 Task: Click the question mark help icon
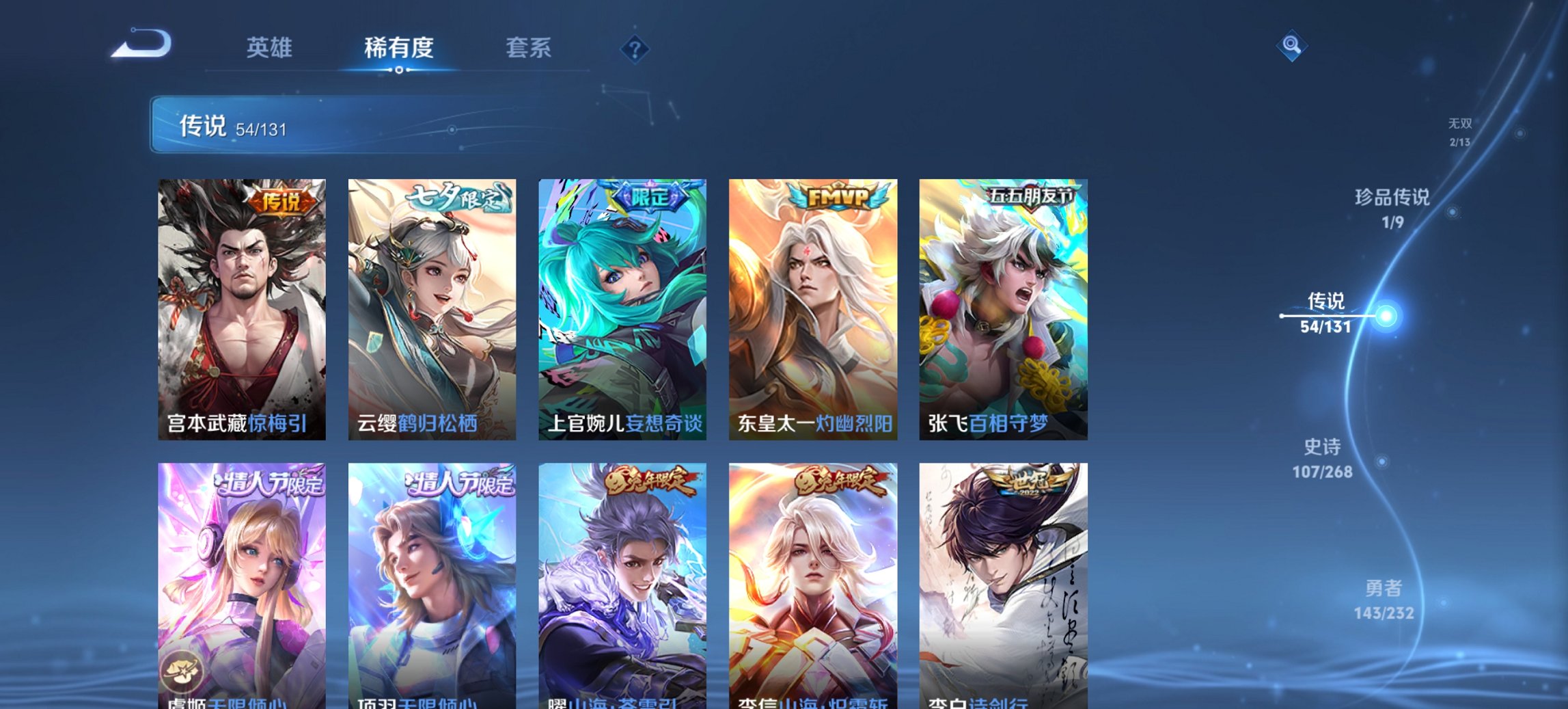tap(635, 48)
